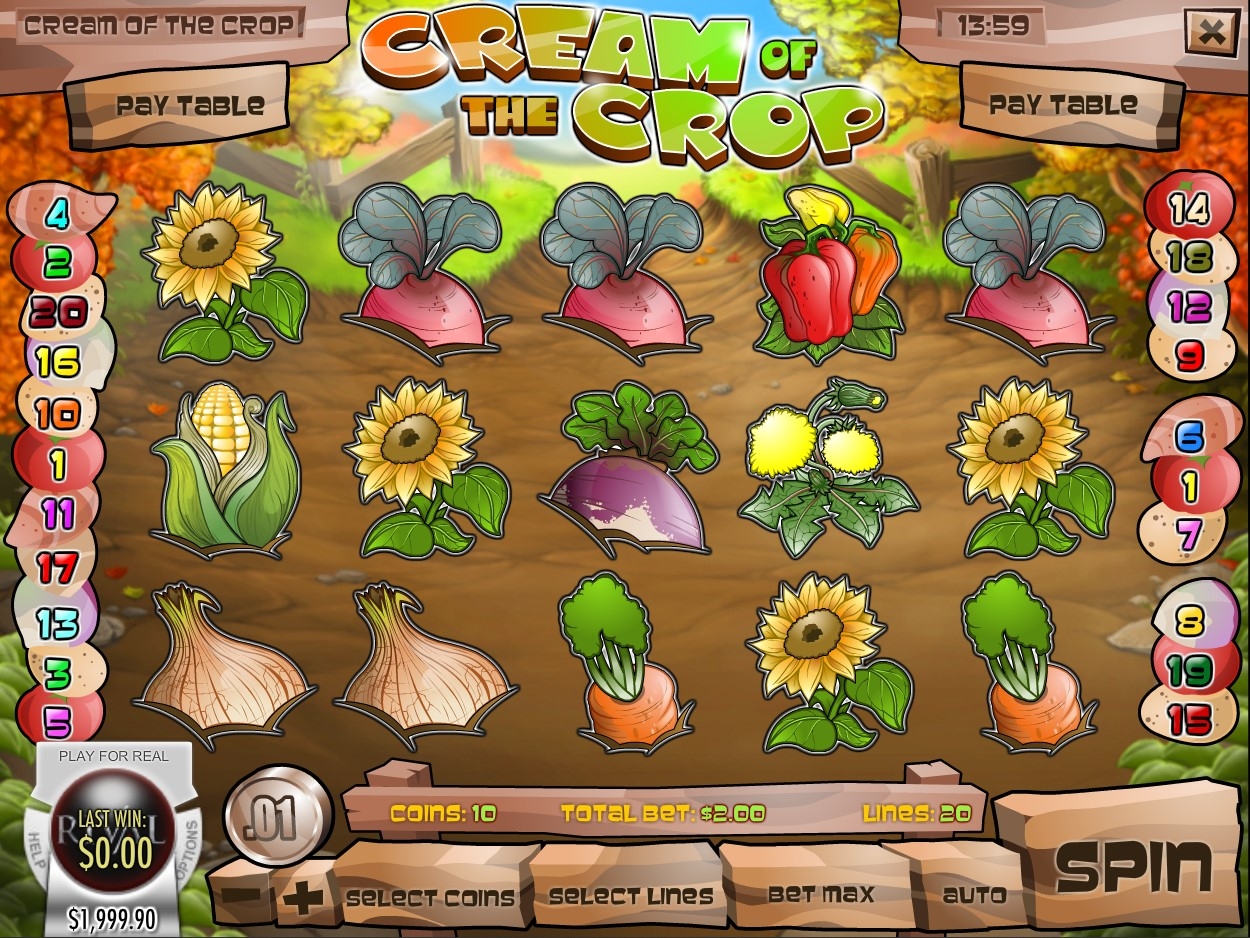Highlight payline marker number 19
The width and height of the screenshot is (1250, 938).
click(x=1189, y=670)
